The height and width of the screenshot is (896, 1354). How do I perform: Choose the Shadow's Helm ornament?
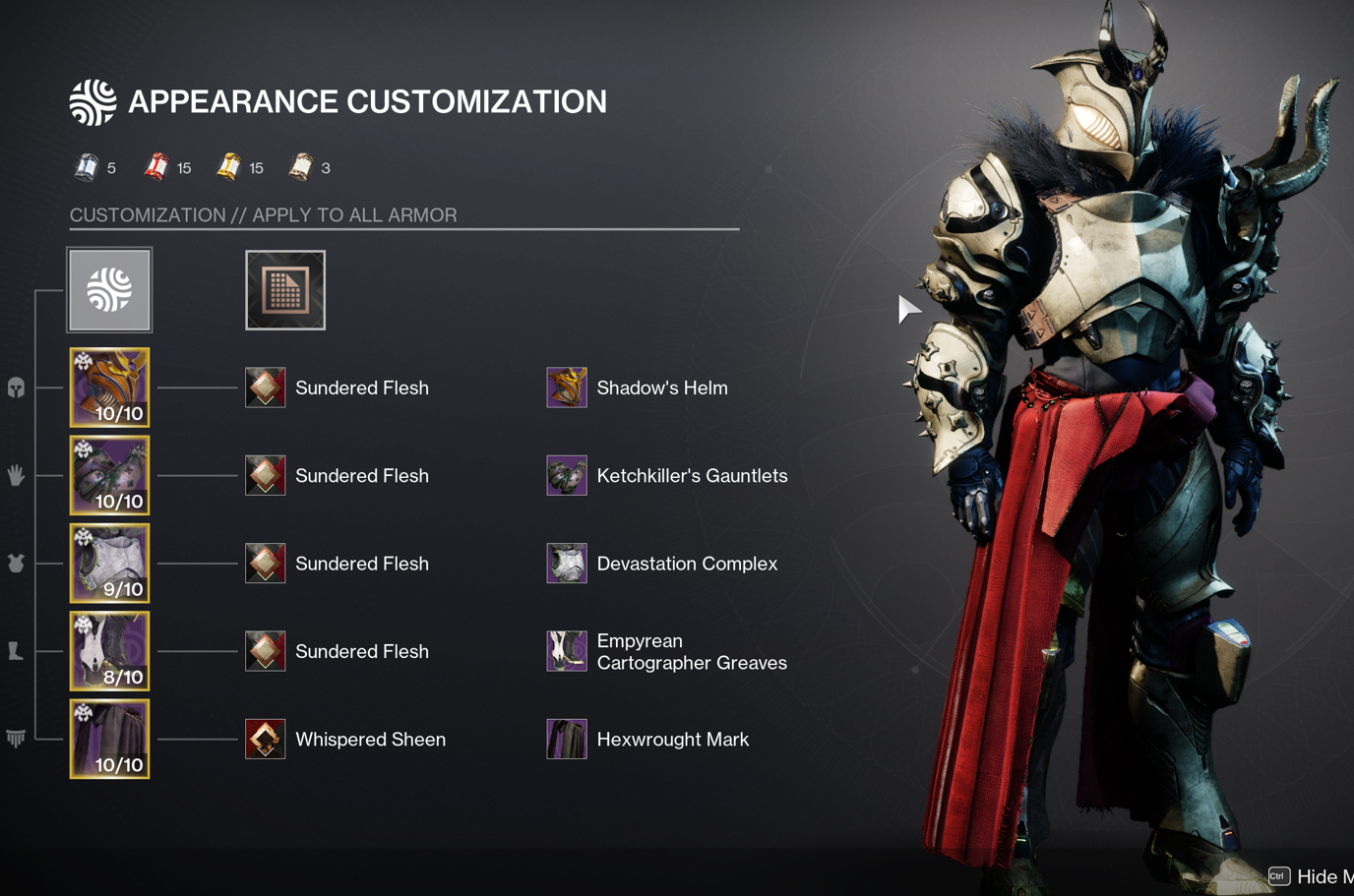coord(567,388)
